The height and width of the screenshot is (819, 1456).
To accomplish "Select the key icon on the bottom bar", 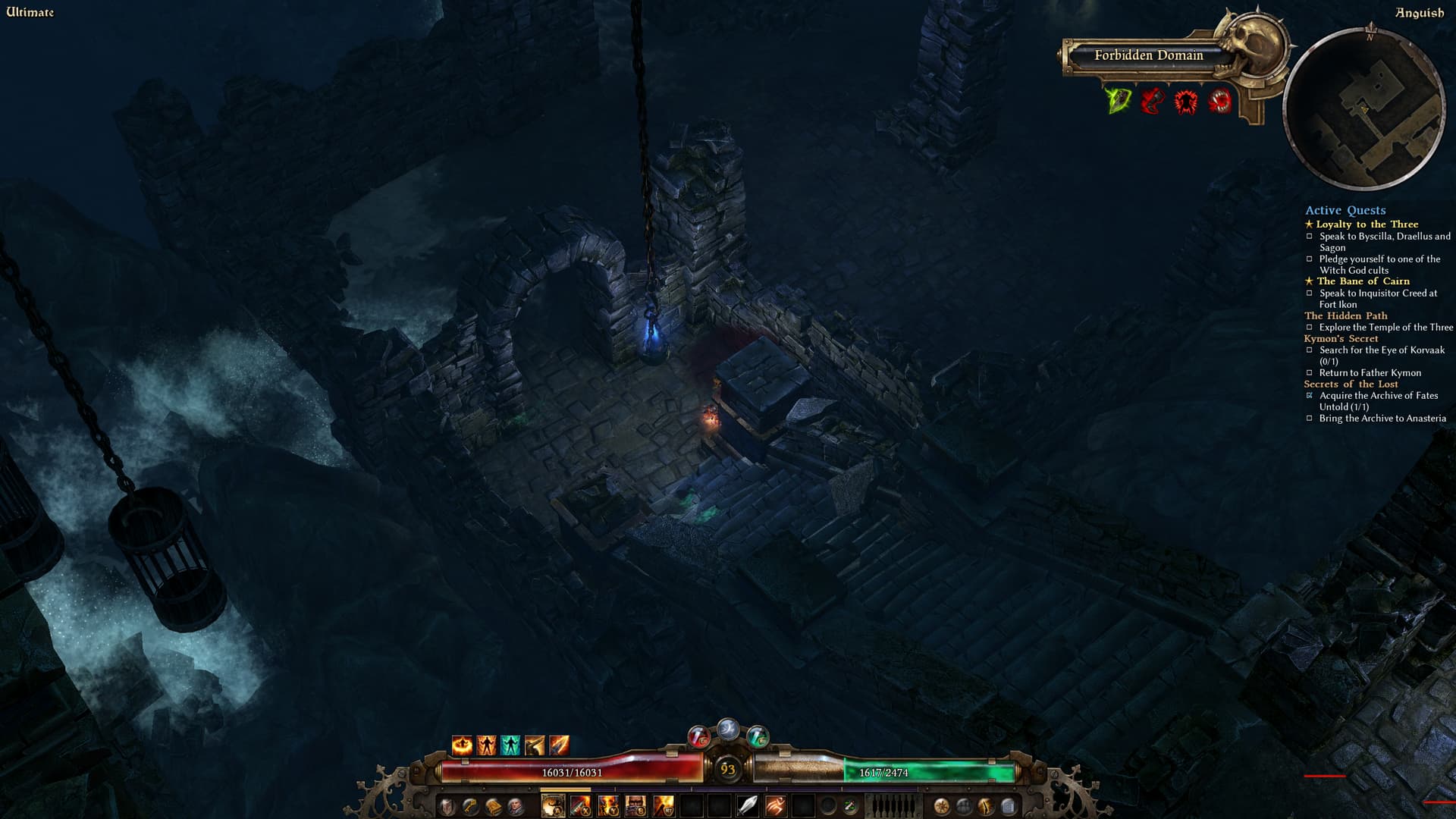I will (x=468, y=806).
